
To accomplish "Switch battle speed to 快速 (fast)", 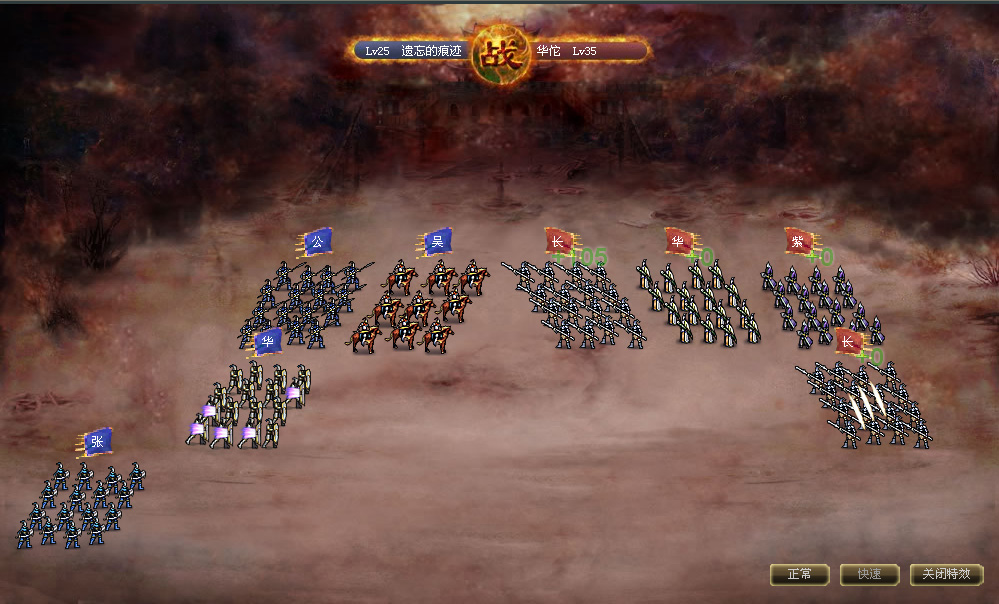I will [x=869, y=575].
